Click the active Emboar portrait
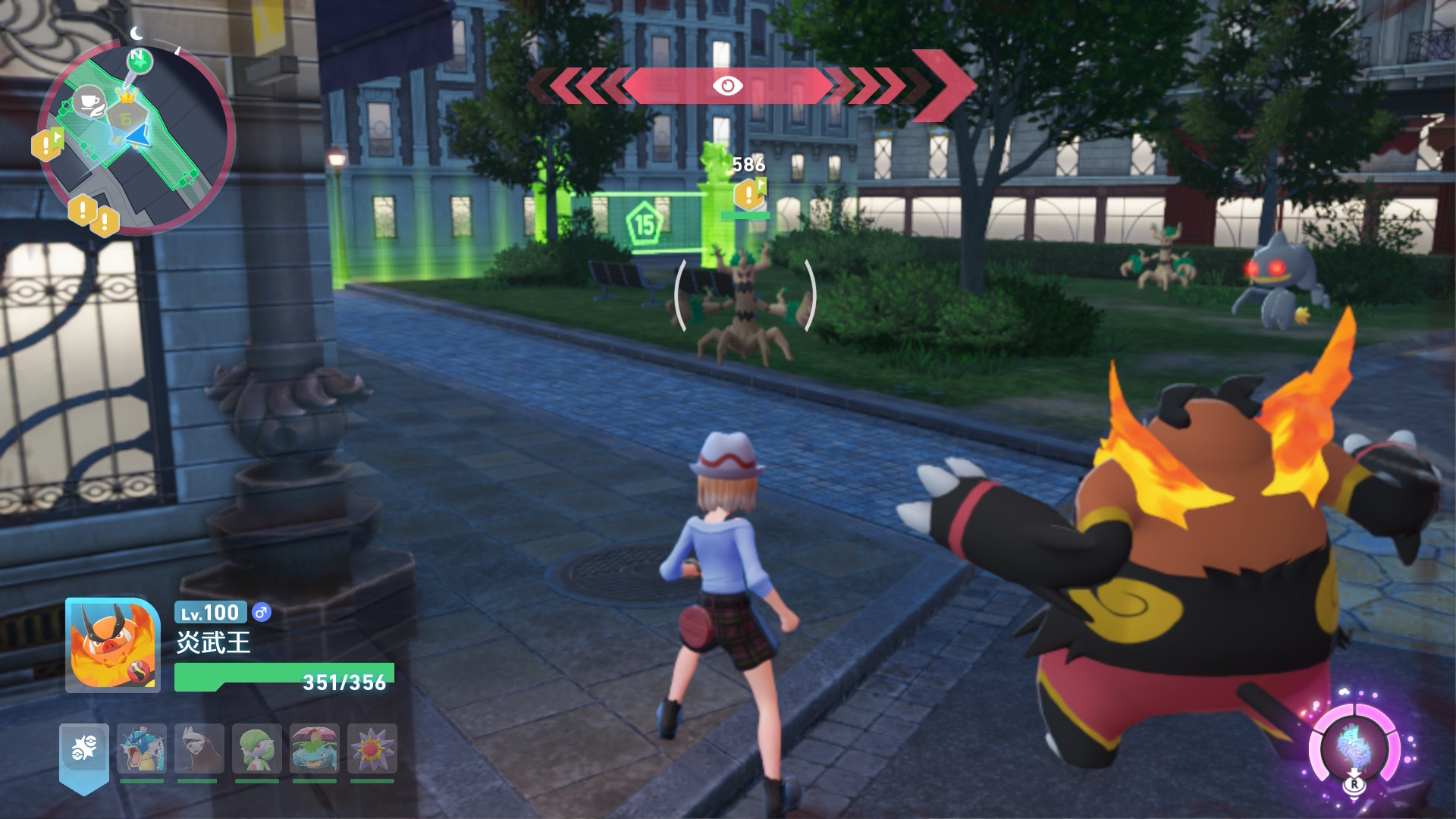This screenshot has width=1456, height=819. (113, 645)
